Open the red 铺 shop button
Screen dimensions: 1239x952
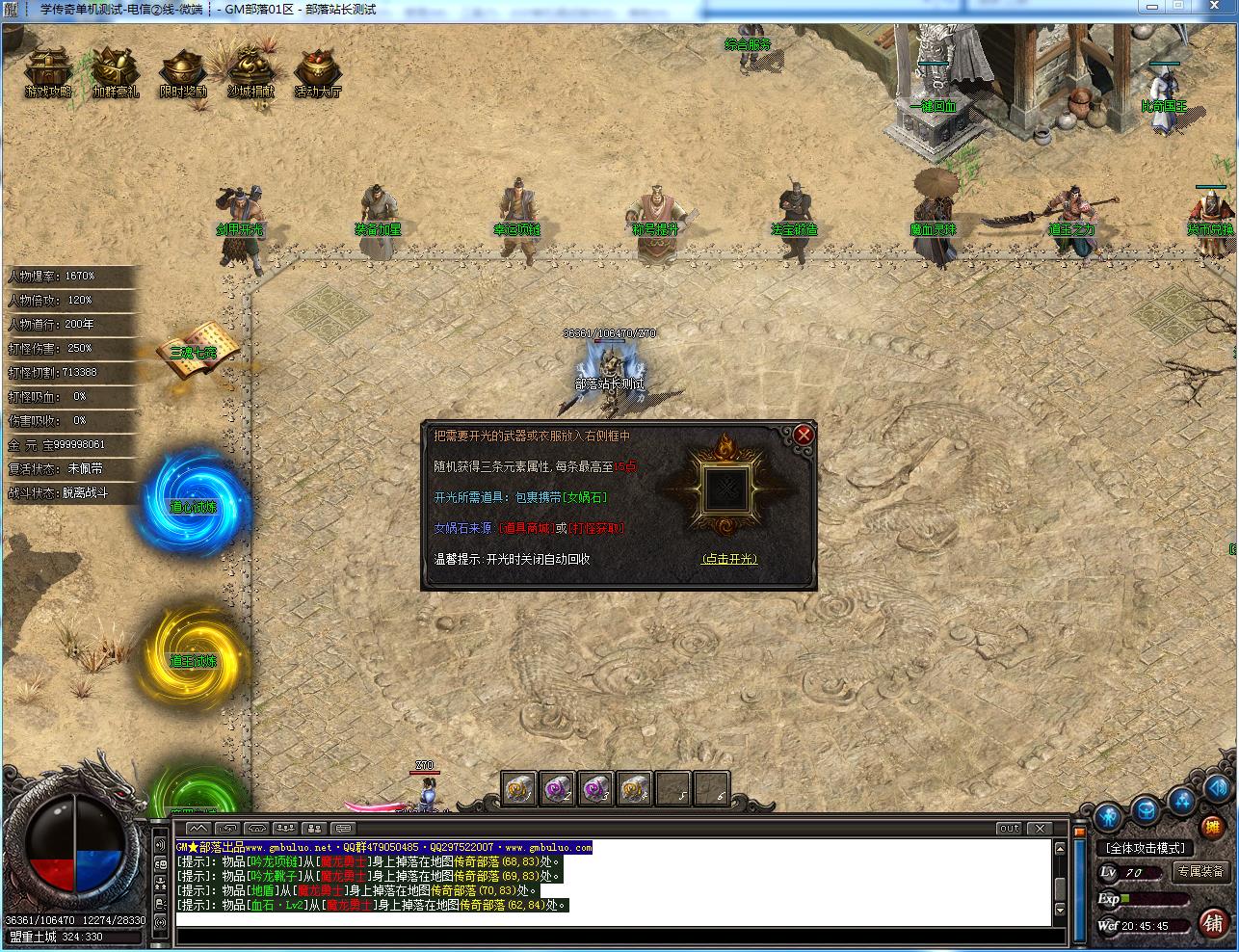tap(1213, 924)
